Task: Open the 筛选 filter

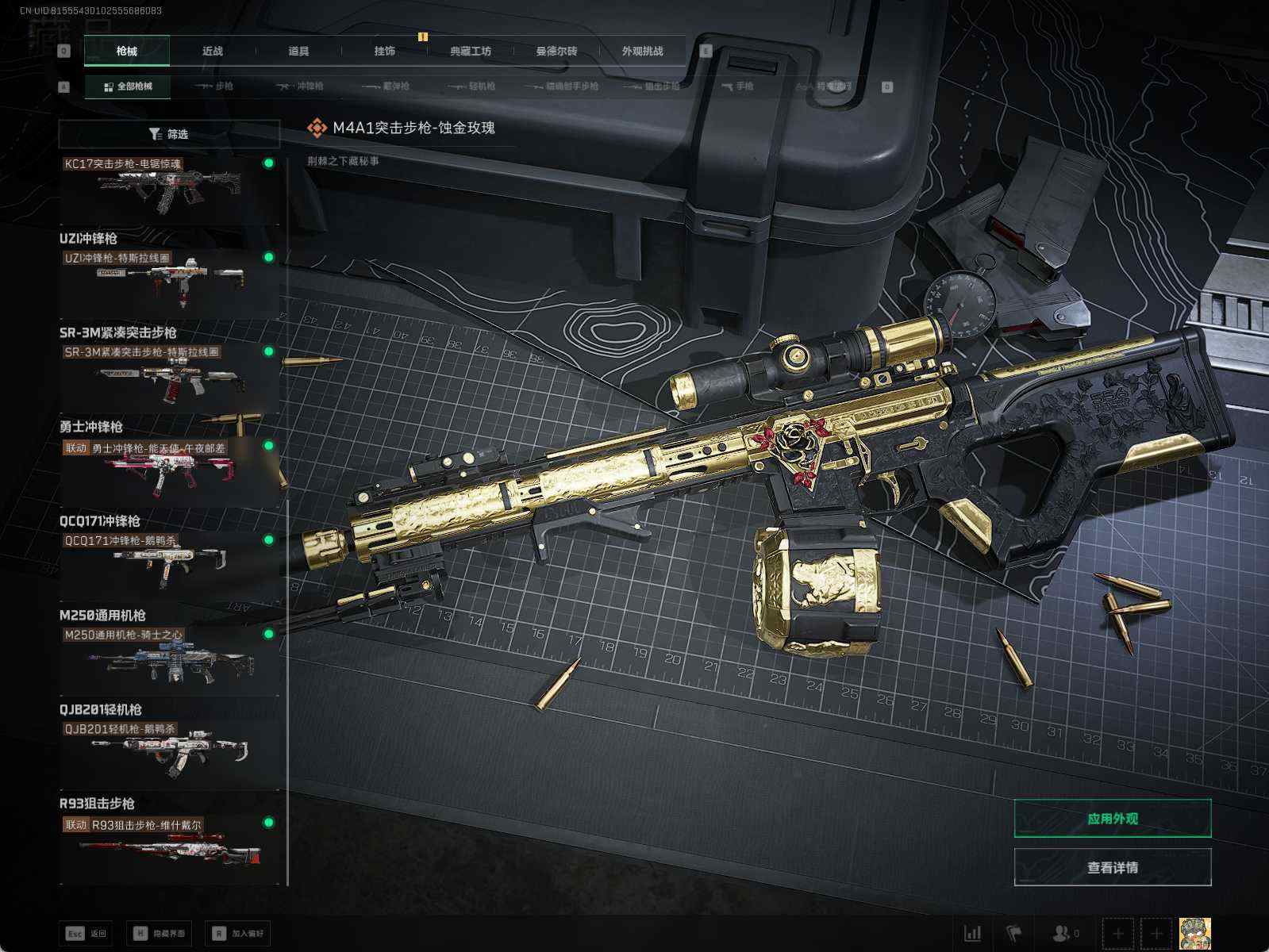Action: tap(169, 134)
